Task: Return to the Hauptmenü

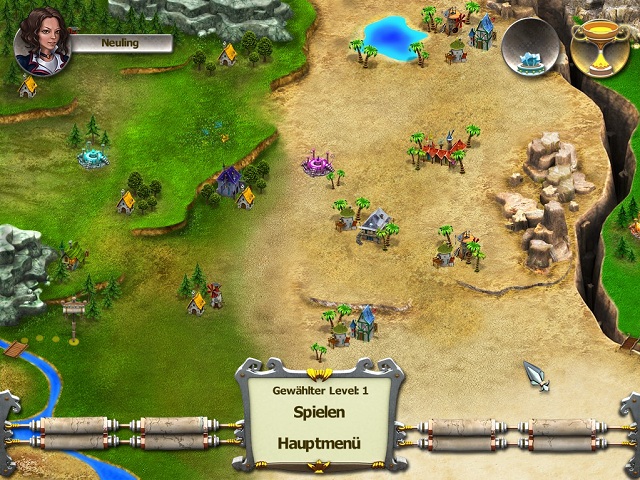Action: (319, 443)
